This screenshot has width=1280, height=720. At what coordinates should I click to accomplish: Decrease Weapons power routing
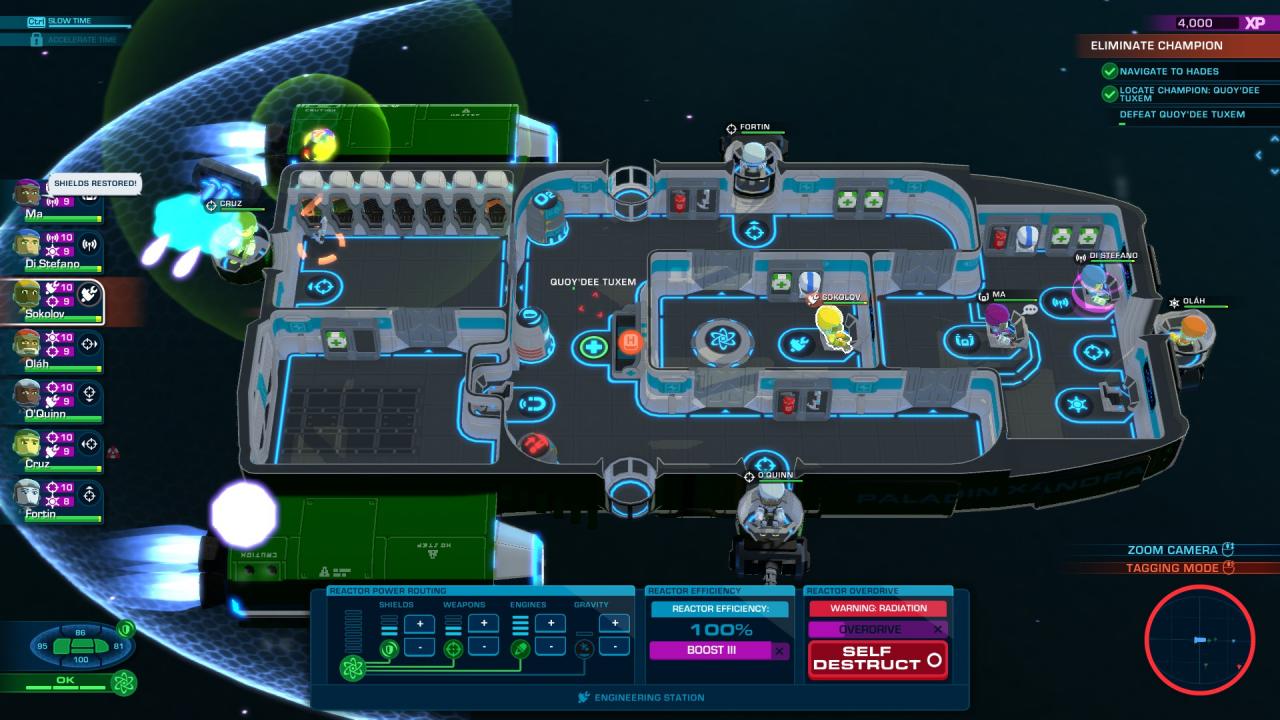click(484, 647)
